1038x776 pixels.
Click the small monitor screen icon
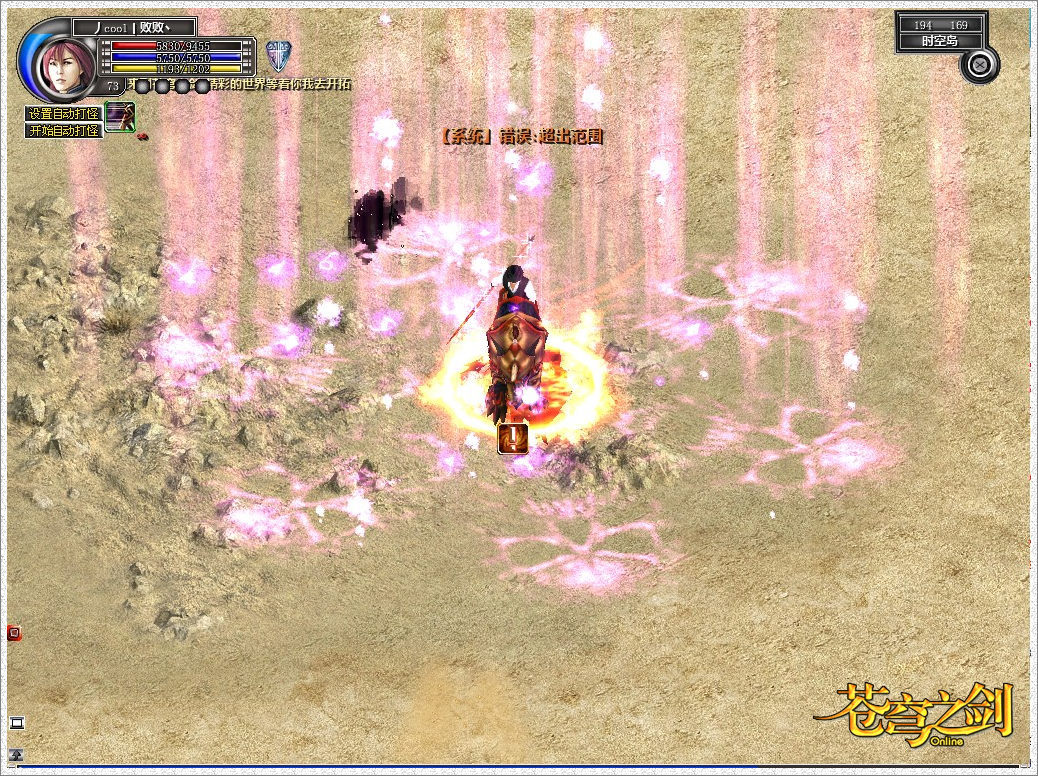pyautogui.click(x=16, y=722)
